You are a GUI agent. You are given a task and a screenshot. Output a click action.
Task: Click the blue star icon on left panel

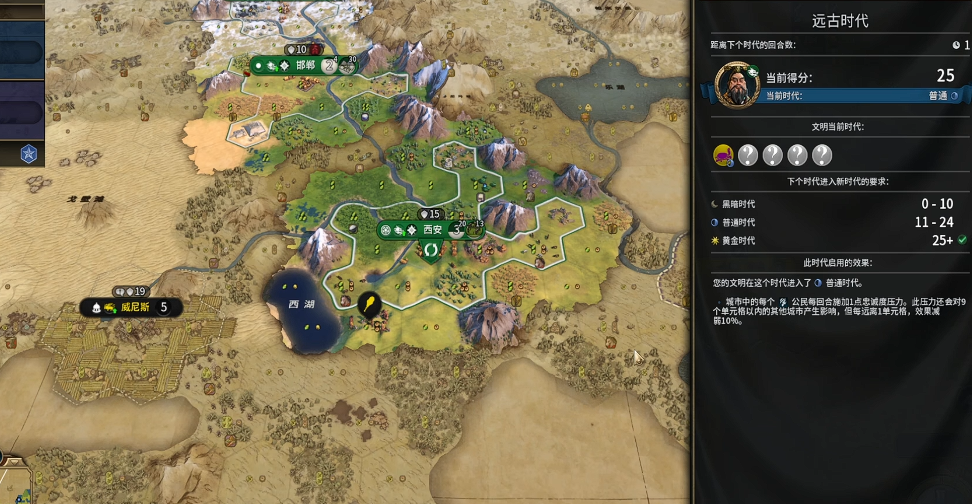click(x=29, y=154)
